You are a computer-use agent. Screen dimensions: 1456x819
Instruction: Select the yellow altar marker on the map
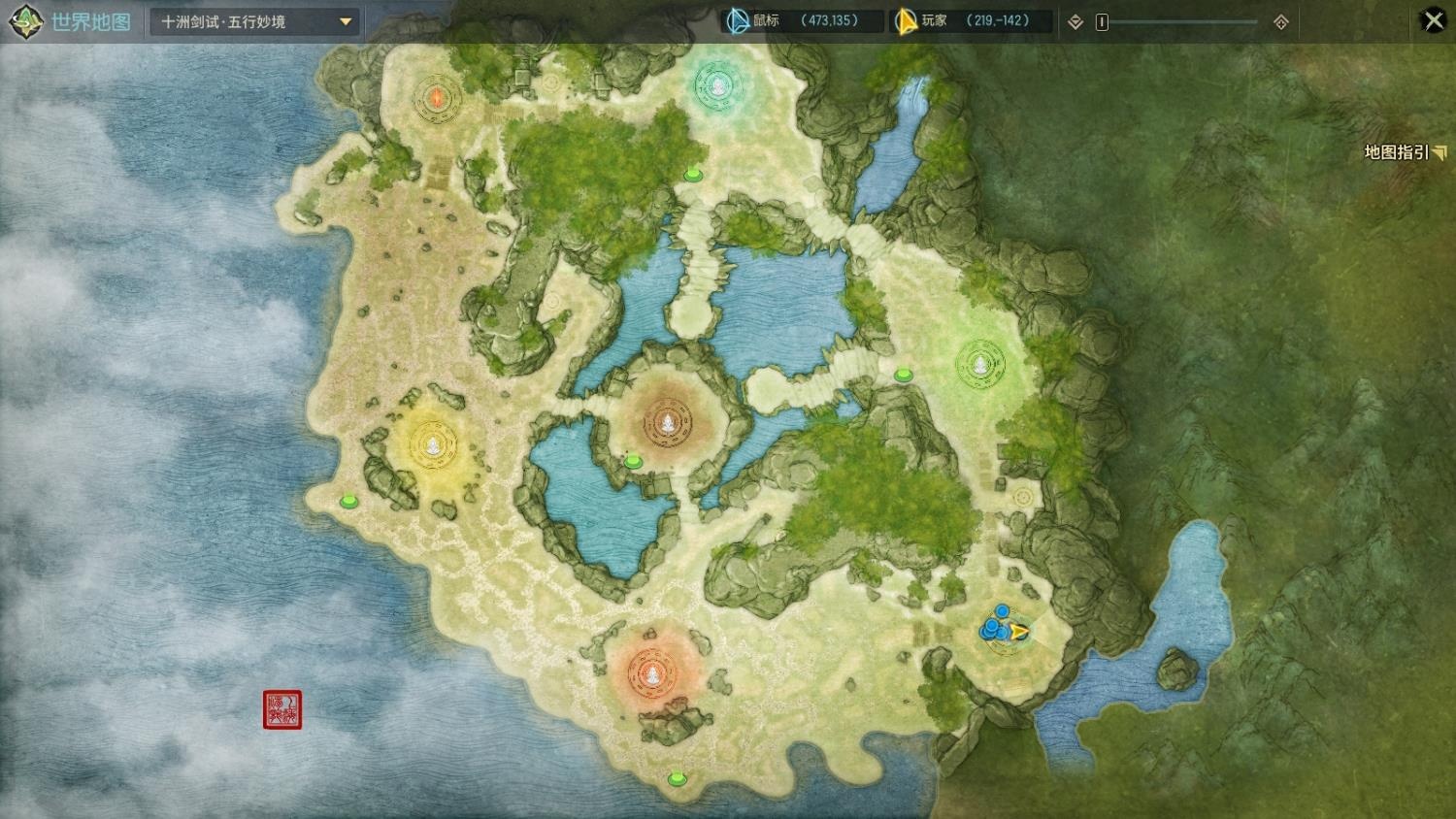coord(432,444)
